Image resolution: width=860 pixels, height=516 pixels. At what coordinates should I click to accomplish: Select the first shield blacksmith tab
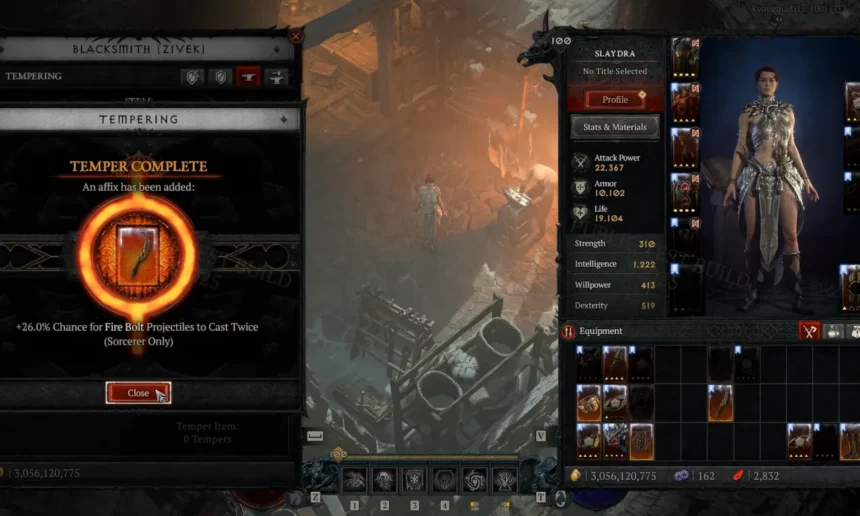point(191,76)
